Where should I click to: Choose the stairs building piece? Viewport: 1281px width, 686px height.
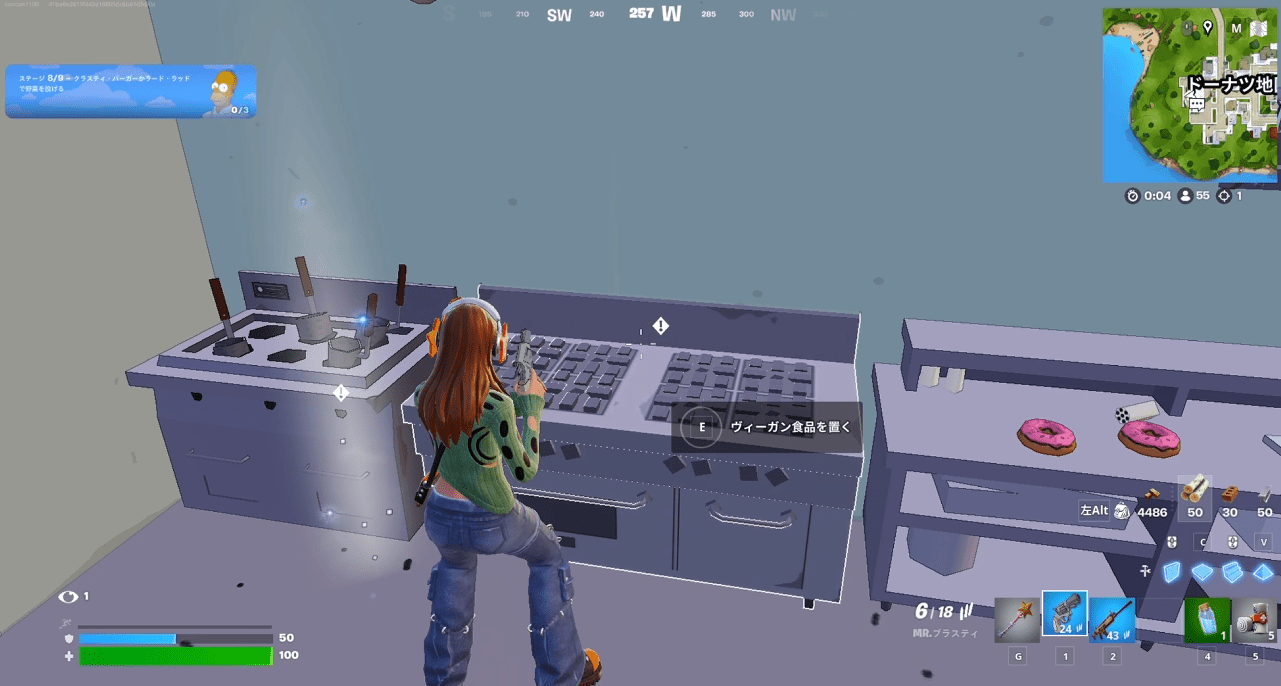pyautogui.click(x=1233, y=572)
